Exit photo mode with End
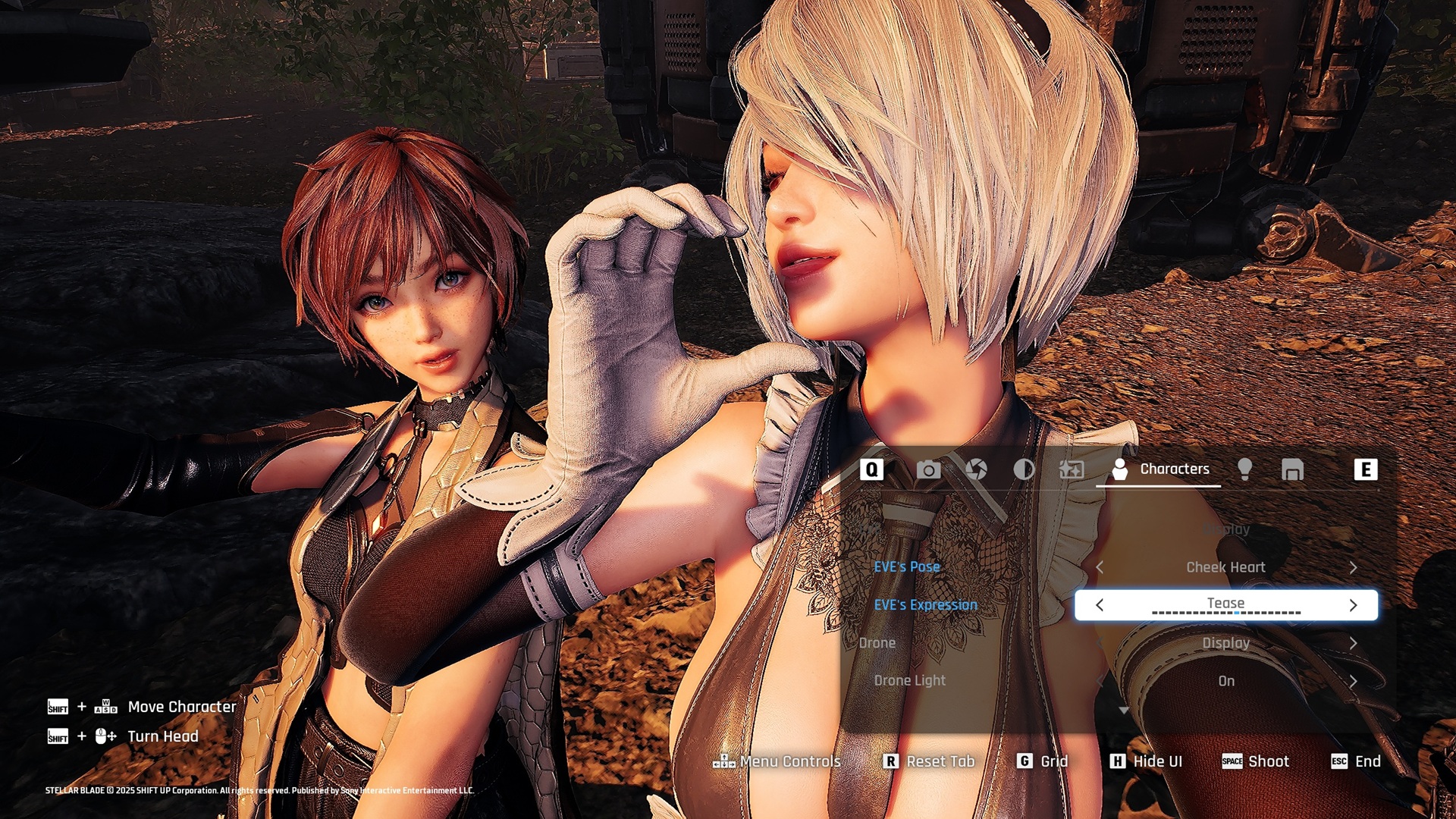This screenshot has height=819, width=1456. pyautogui.click(x=1357, y=761)
